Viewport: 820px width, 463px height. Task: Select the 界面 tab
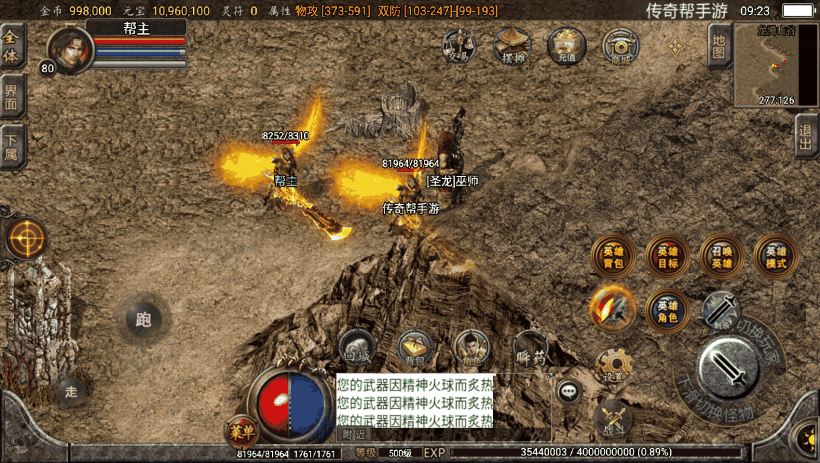point(11,95)
